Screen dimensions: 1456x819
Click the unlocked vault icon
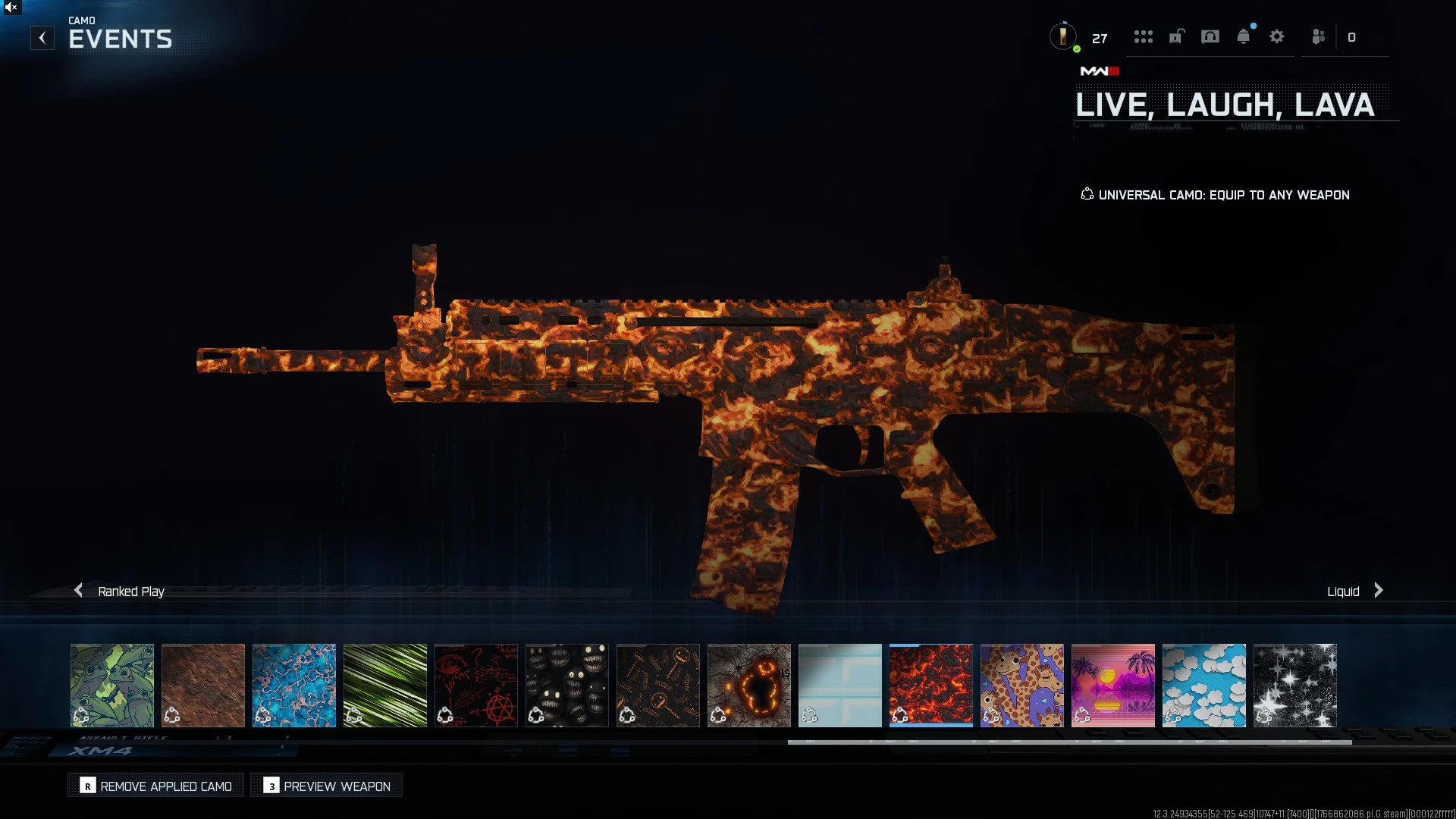pos(1176,37)
